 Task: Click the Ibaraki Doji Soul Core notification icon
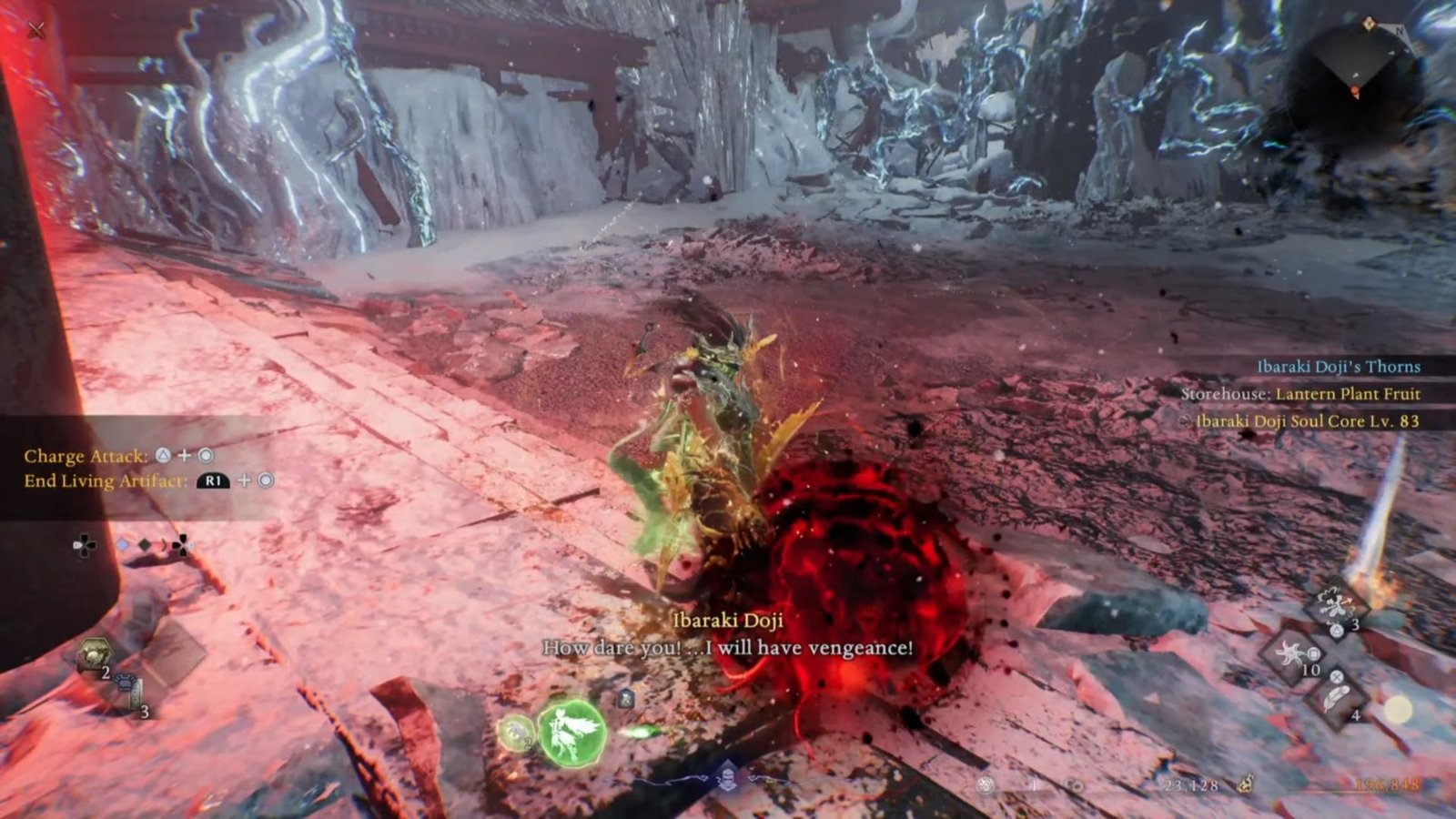tap(1185, 421)
